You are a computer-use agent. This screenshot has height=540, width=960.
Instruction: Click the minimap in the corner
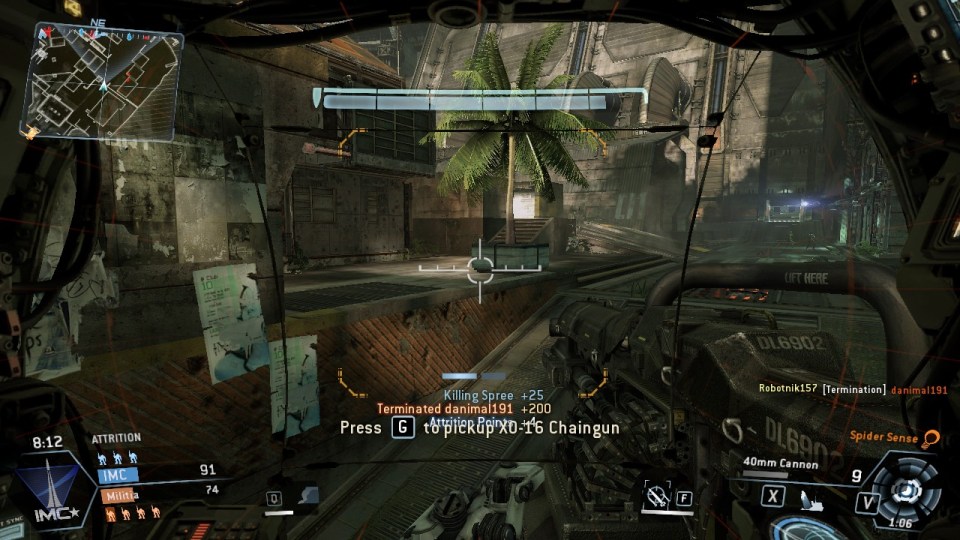103,80
